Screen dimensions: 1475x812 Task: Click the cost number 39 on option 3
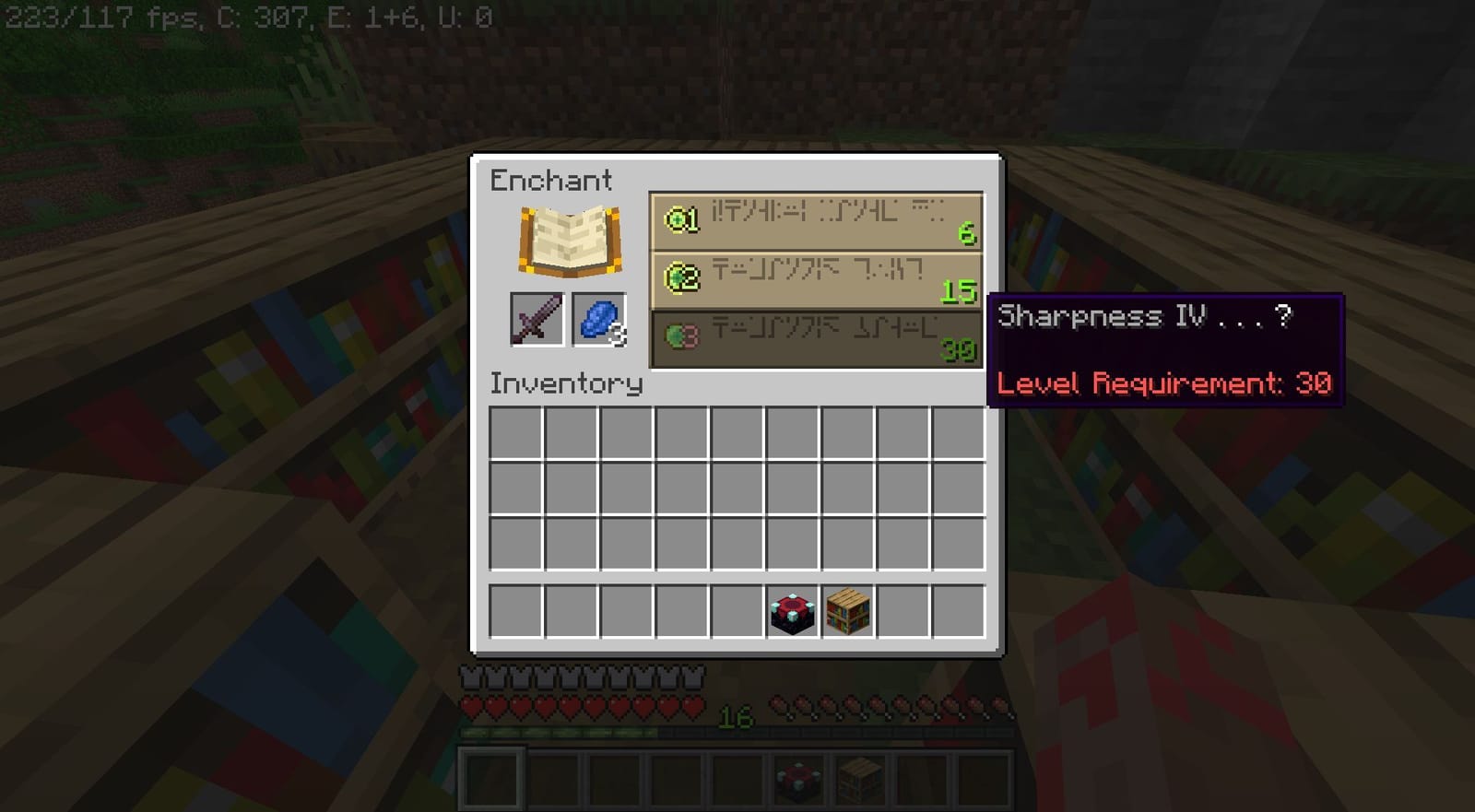pos(962,349)
